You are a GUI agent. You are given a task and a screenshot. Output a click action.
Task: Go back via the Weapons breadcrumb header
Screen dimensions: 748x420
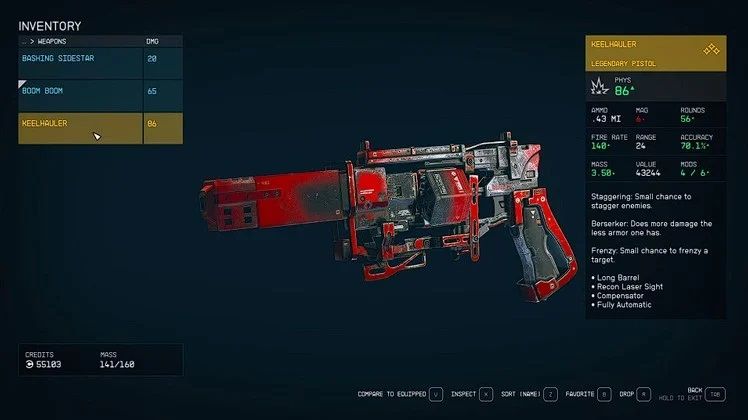tap(52, 42)
